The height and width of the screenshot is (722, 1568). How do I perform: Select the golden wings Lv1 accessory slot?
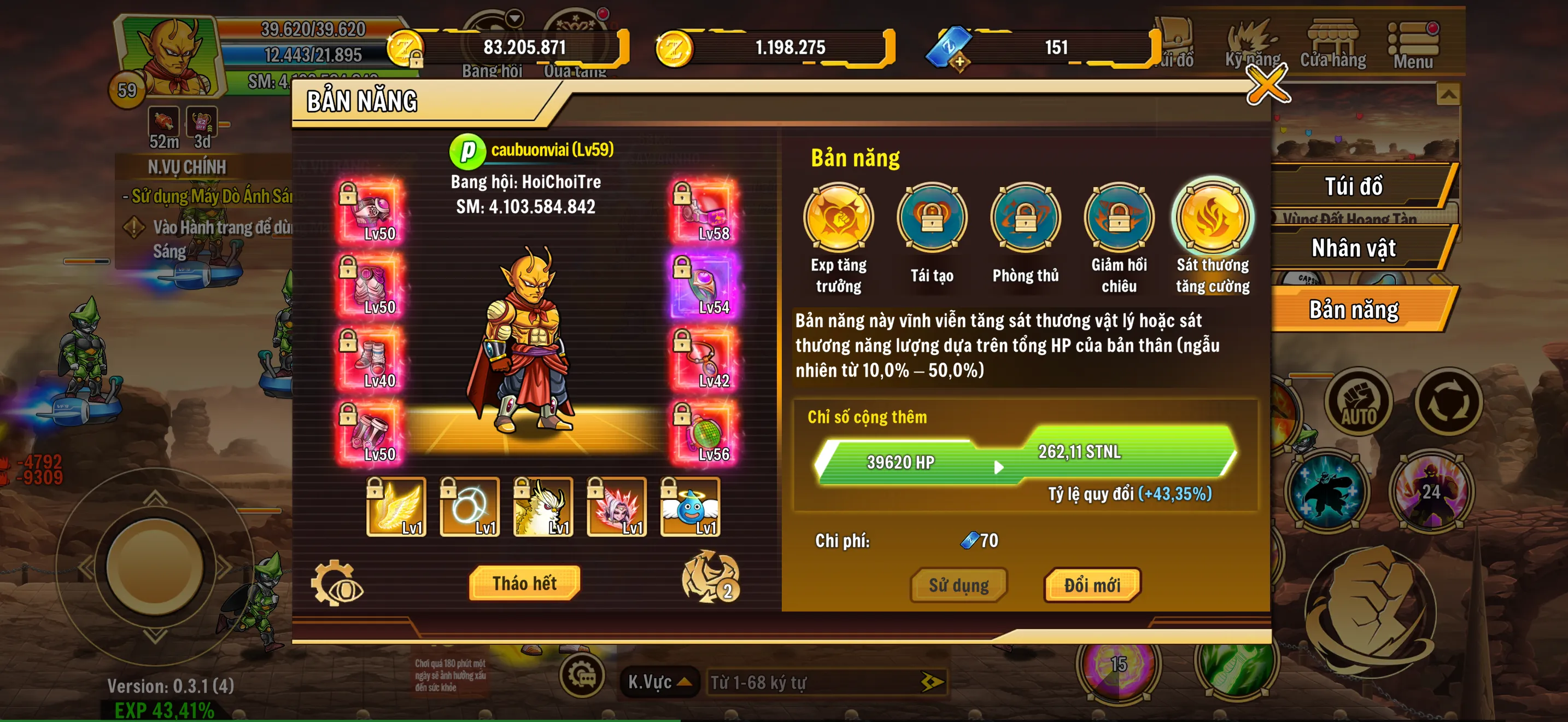397,506
